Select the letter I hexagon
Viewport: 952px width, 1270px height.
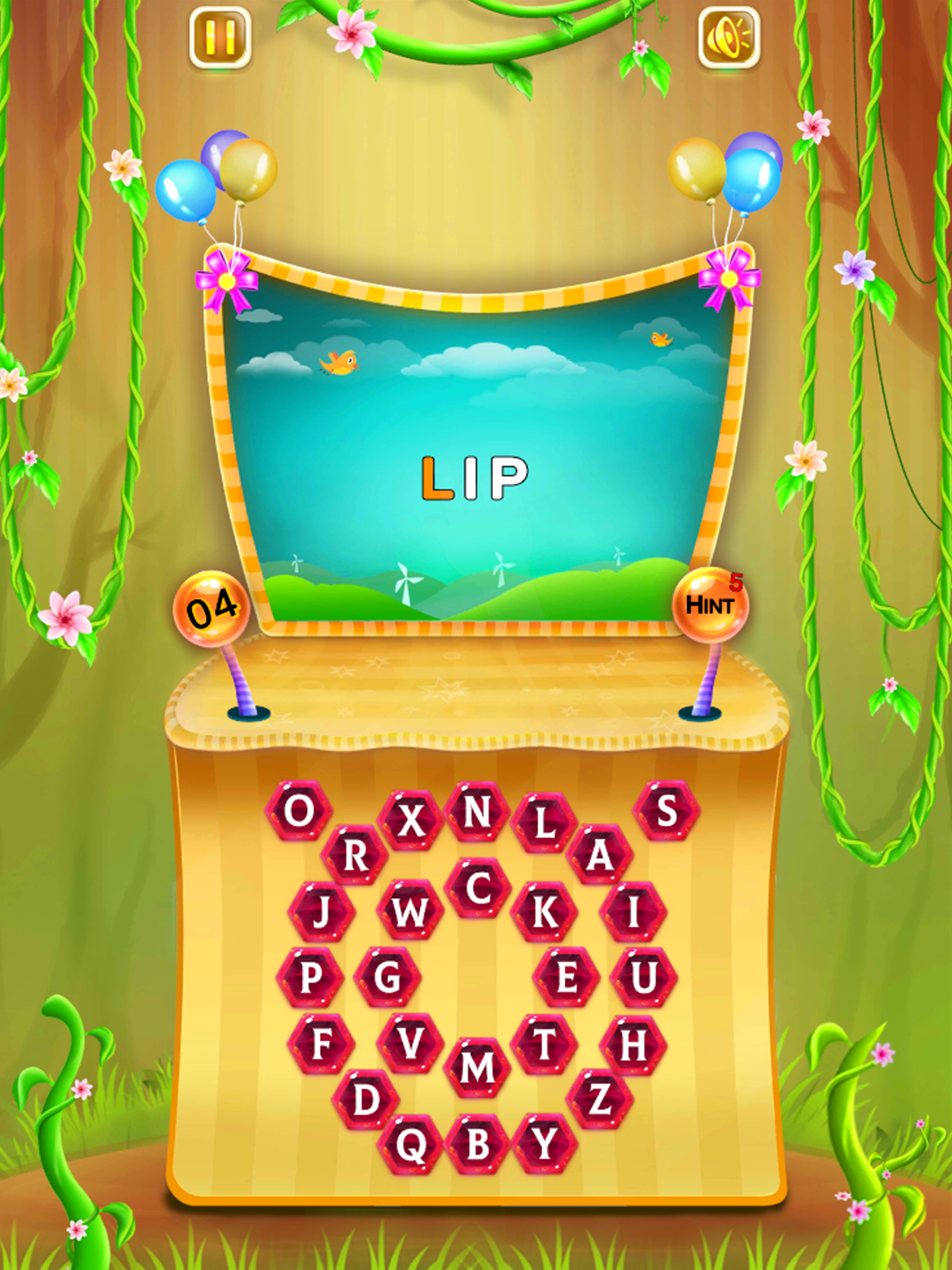[633, 912]
